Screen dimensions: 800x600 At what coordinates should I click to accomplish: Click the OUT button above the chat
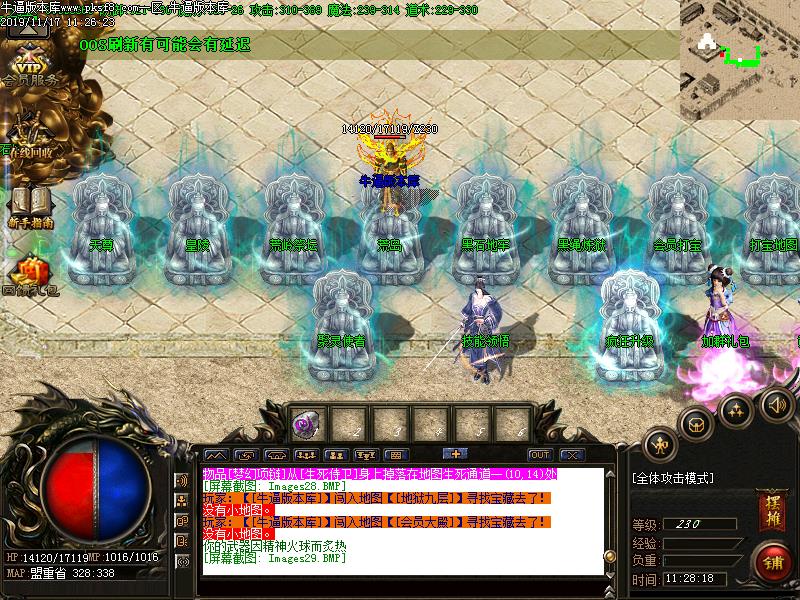coord(540,454)
